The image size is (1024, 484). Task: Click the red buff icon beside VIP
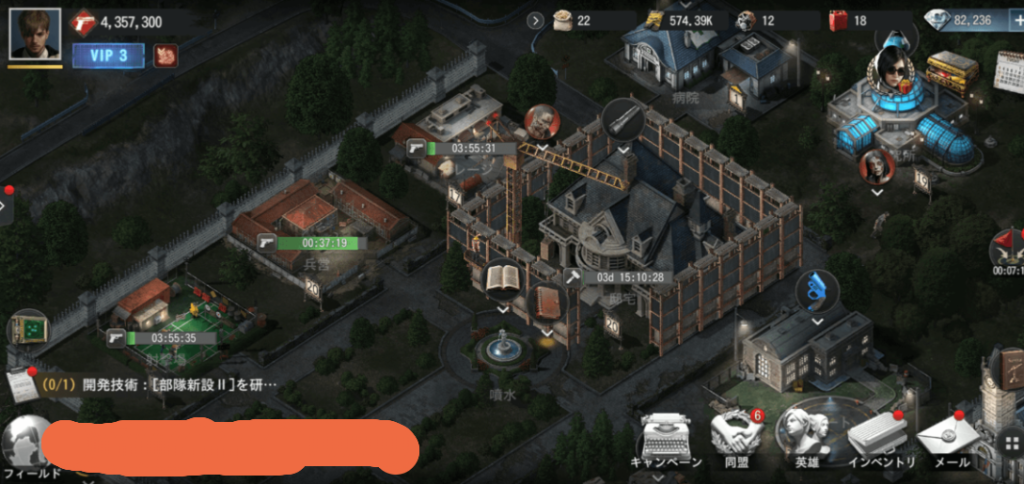click(165, 56)
